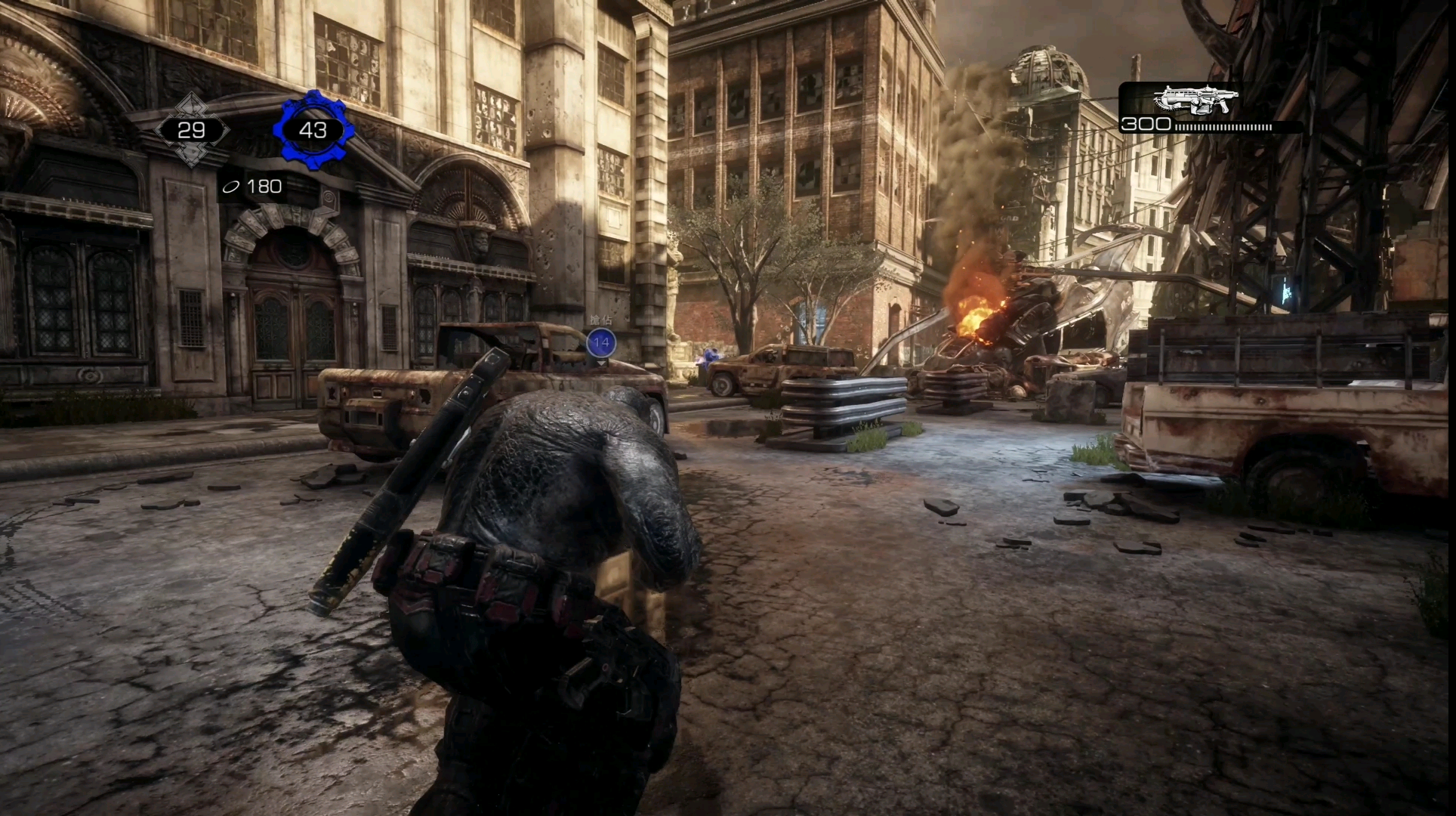This screenshot has width=1456, height=816.
Task: Select the gray Locust team emblem
Action: pos(191,130)
